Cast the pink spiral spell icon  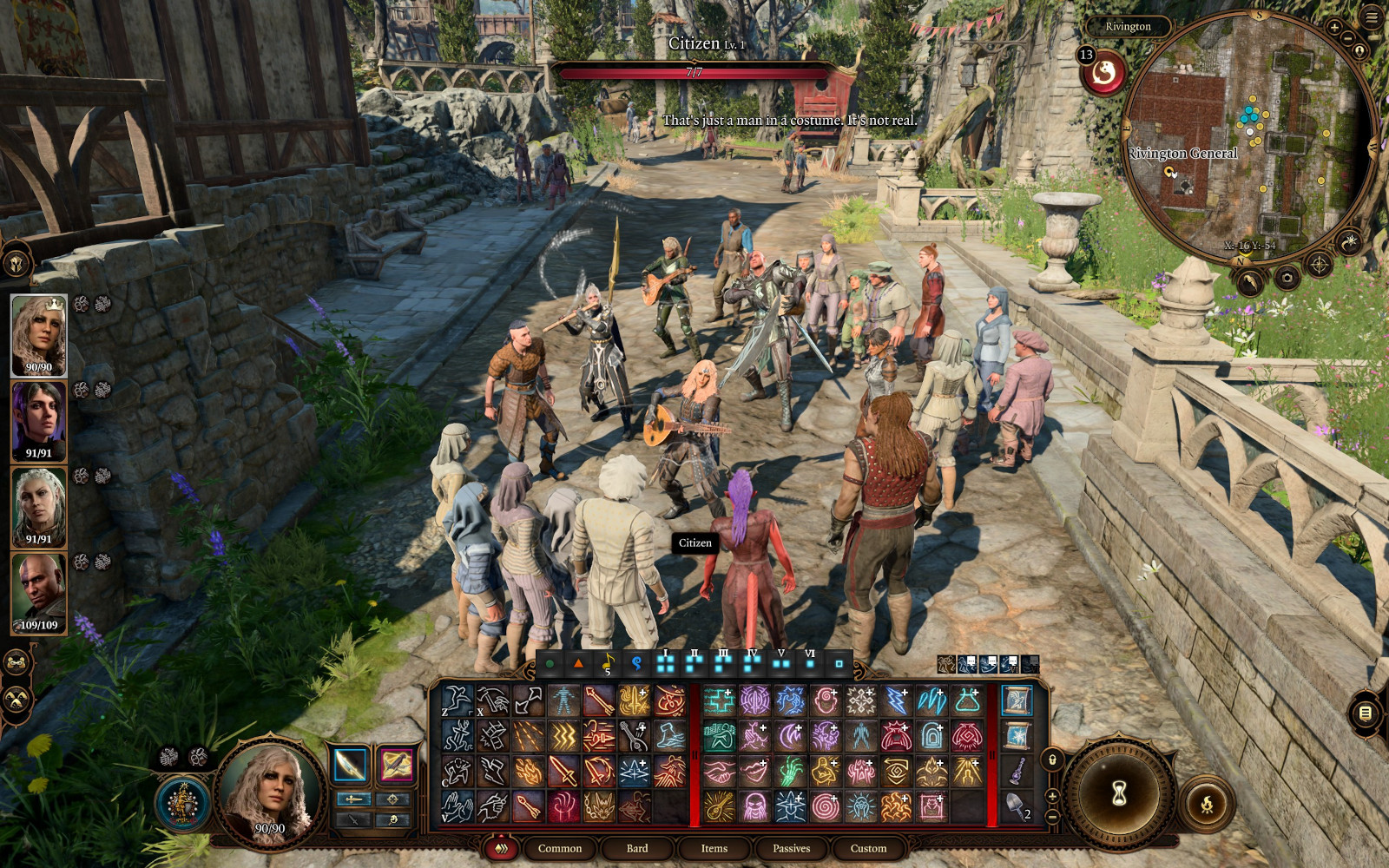coord(825,806)
